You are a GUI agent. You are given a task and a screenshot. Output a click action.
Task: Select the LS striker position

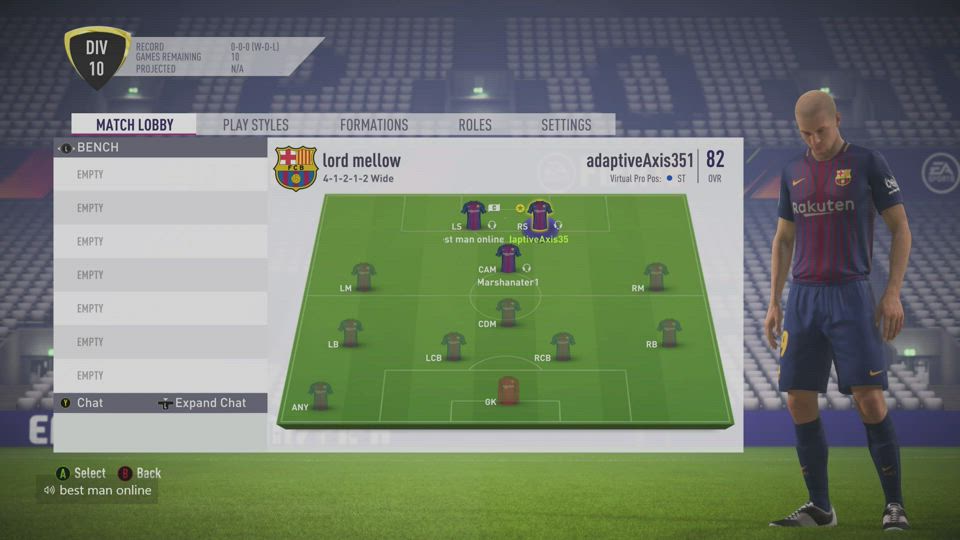coord(473,215)
